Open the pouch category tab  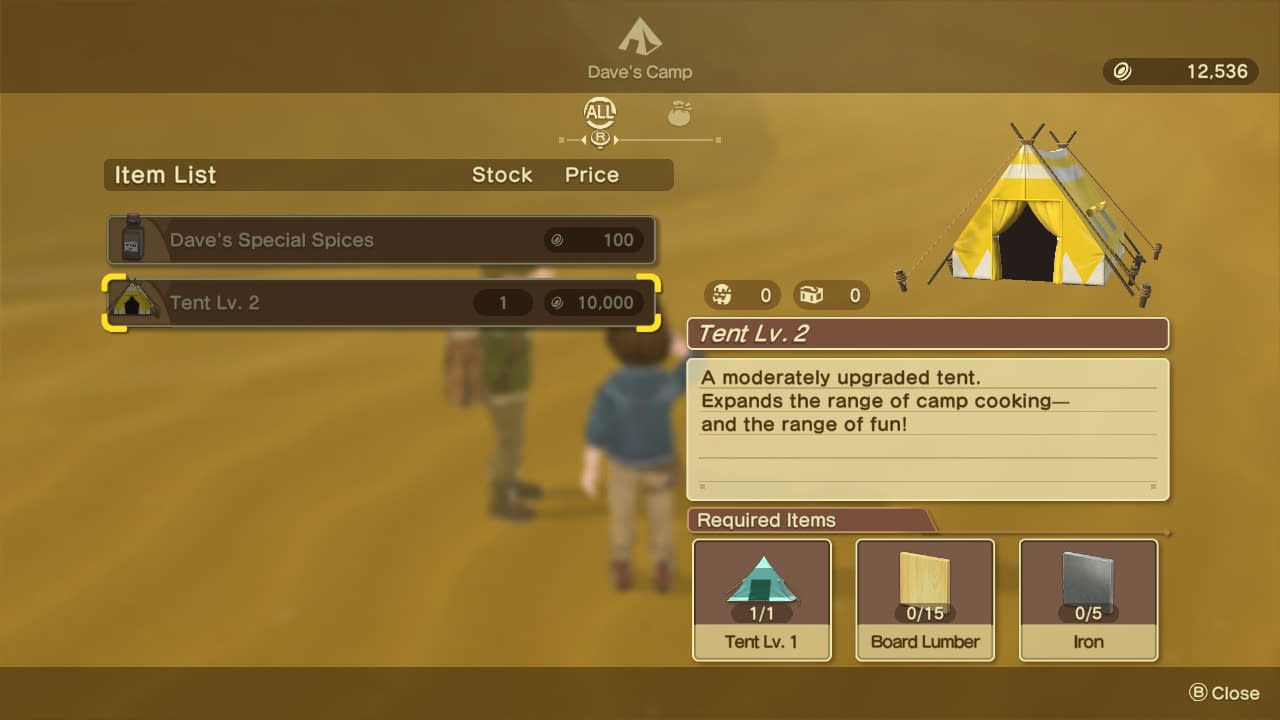[x=681, y=113]
